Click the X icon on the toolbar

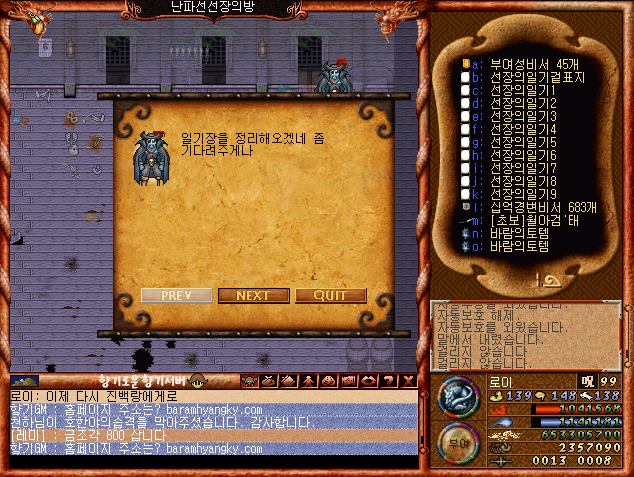pyautogui.click(x=408, y=381)
